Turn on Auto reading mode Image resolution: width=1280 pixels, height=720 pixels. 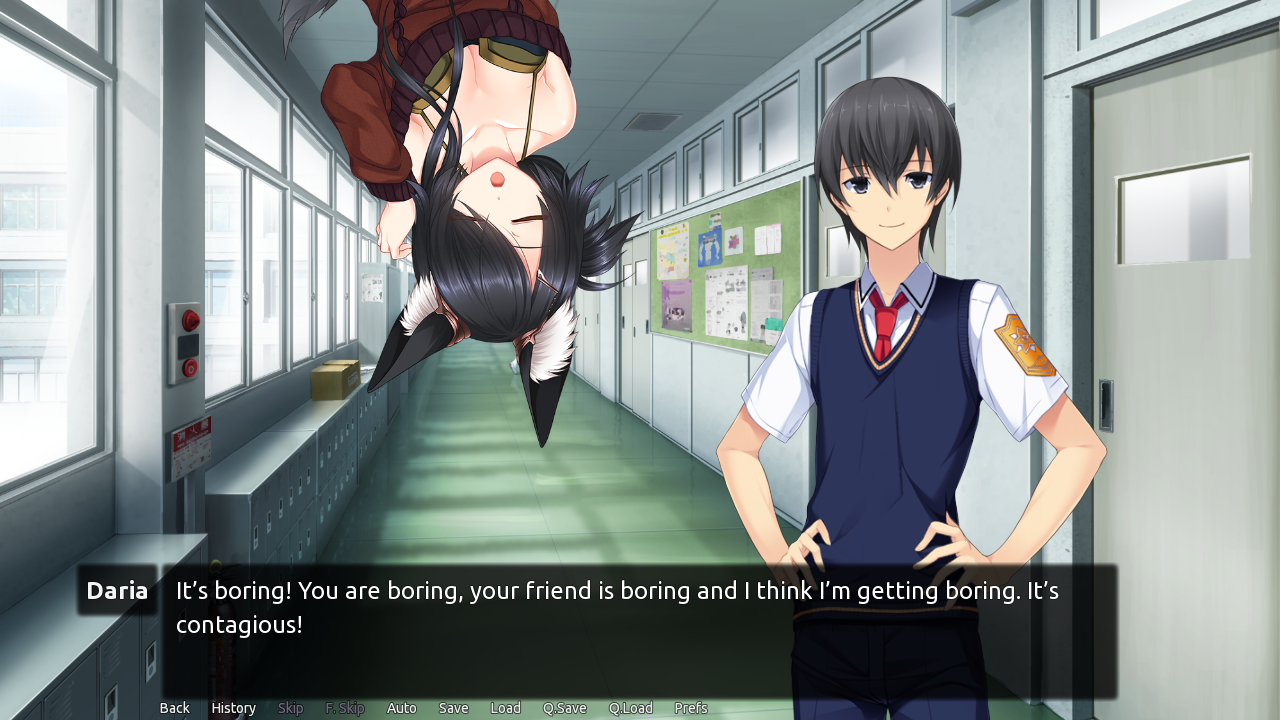401,707
